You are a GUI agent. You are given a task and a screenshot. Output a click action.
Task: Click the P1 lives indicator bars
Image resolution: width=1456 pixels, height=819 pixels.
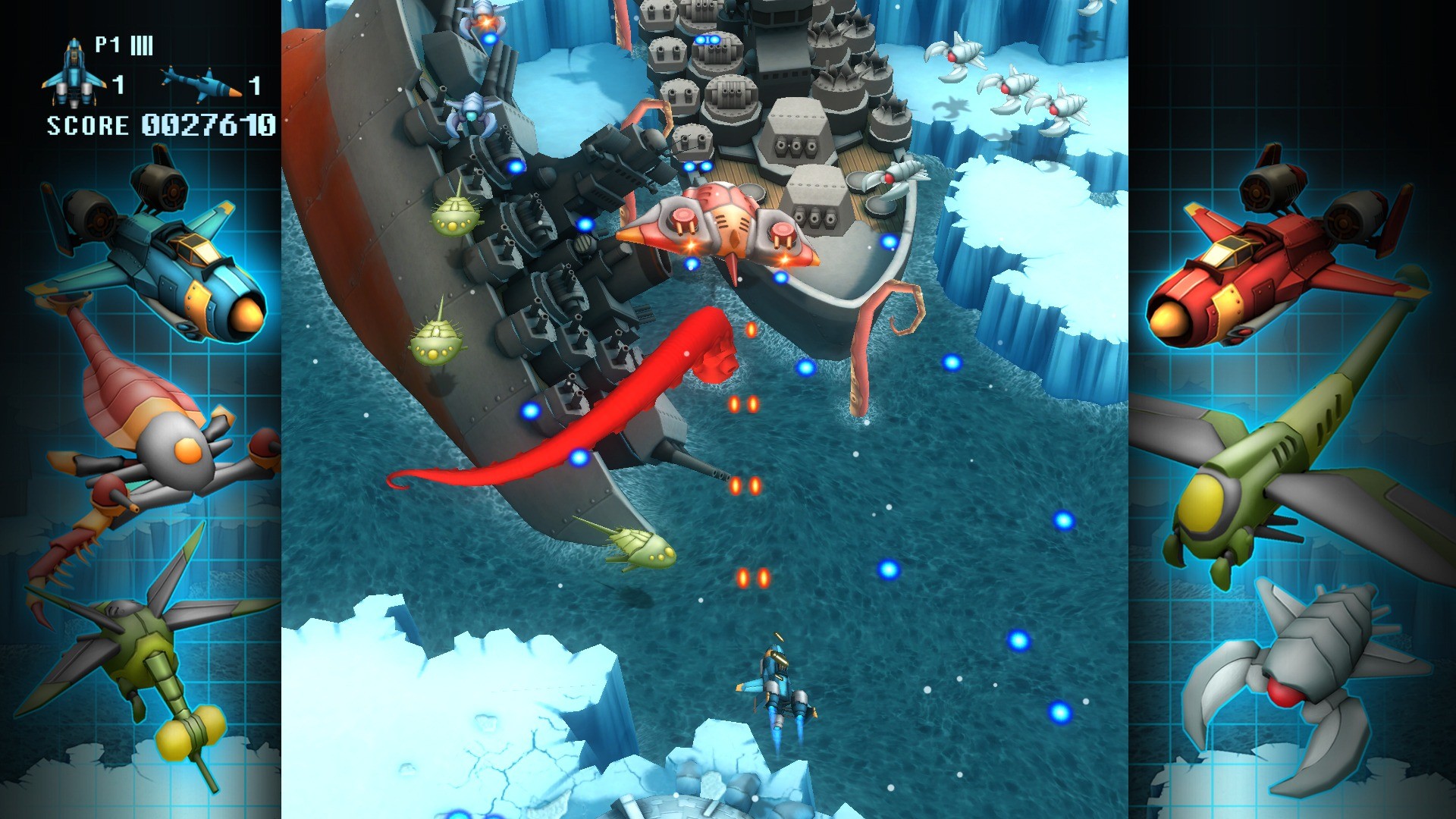(x=140, y=45)
